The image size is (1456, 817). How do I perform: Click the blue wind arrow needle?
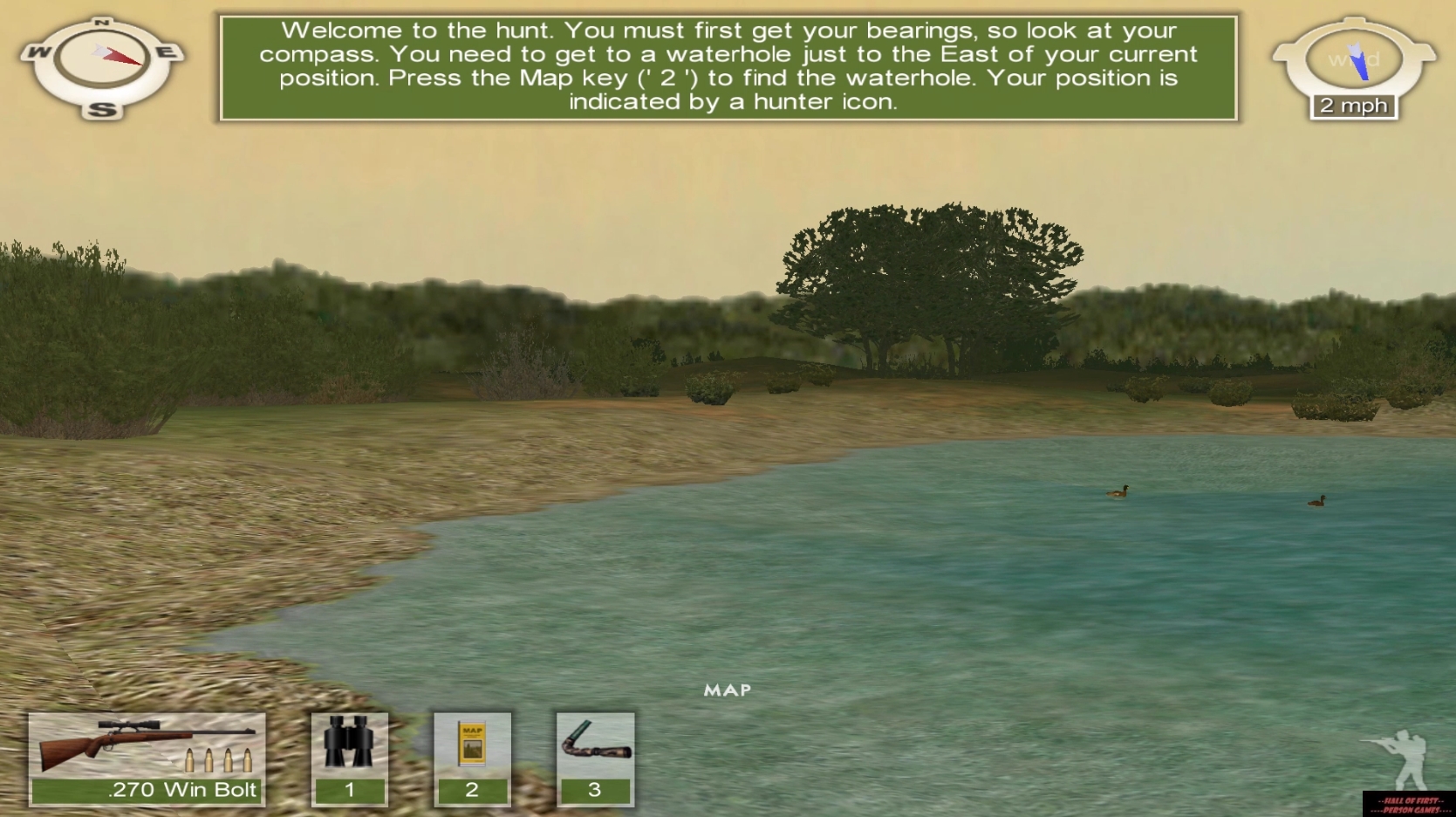(x=1359, y=63)
